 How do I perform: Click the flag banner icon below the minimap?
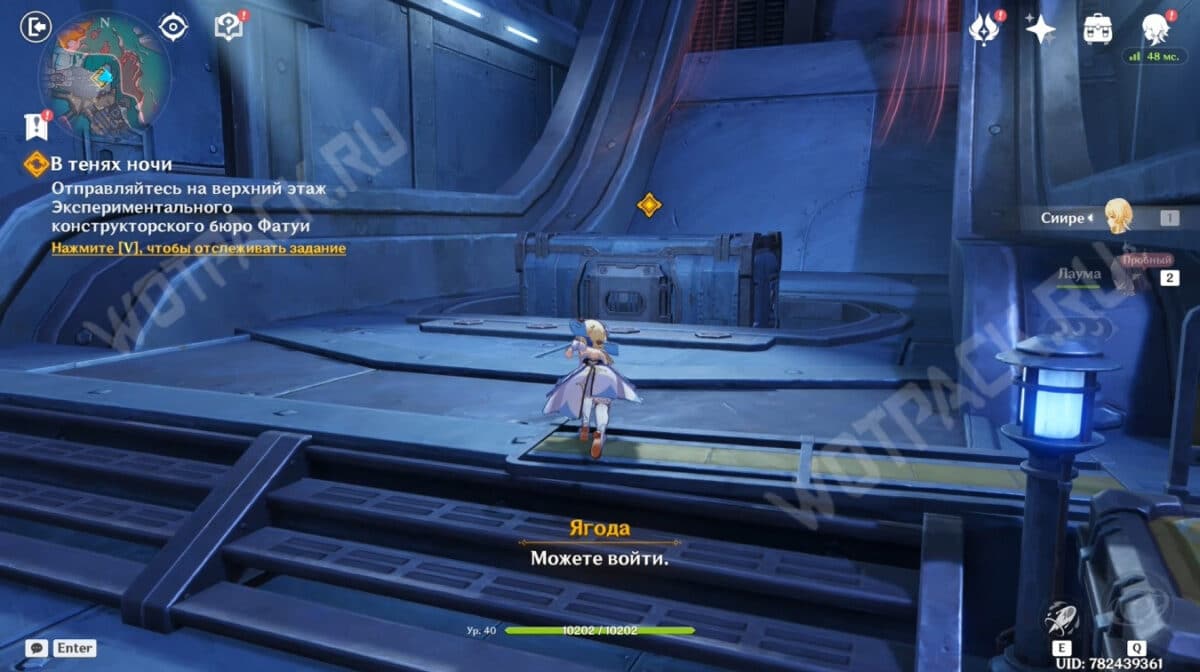[x=35, y=126]
